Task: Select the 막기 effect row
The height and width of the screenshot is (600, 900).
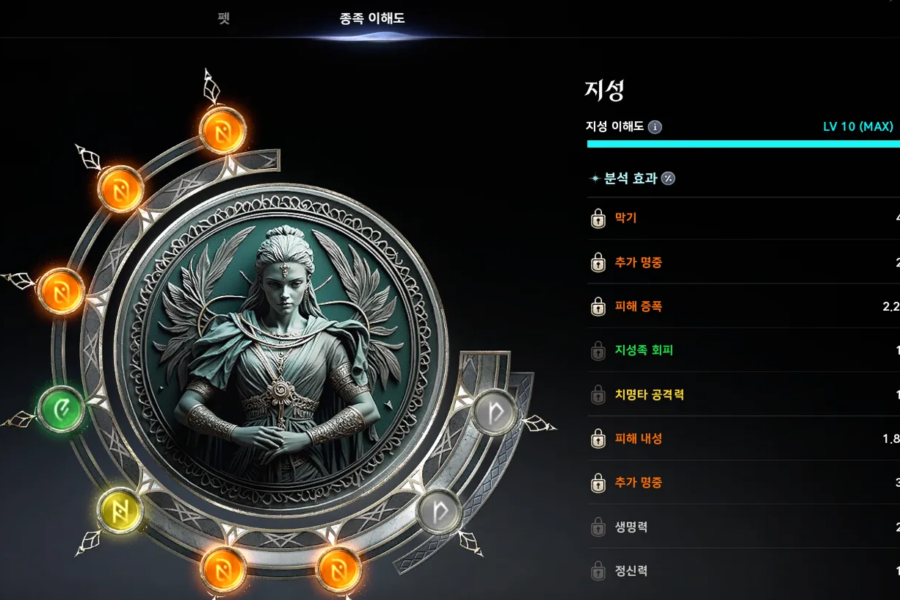Action: (x=740, y=218)
